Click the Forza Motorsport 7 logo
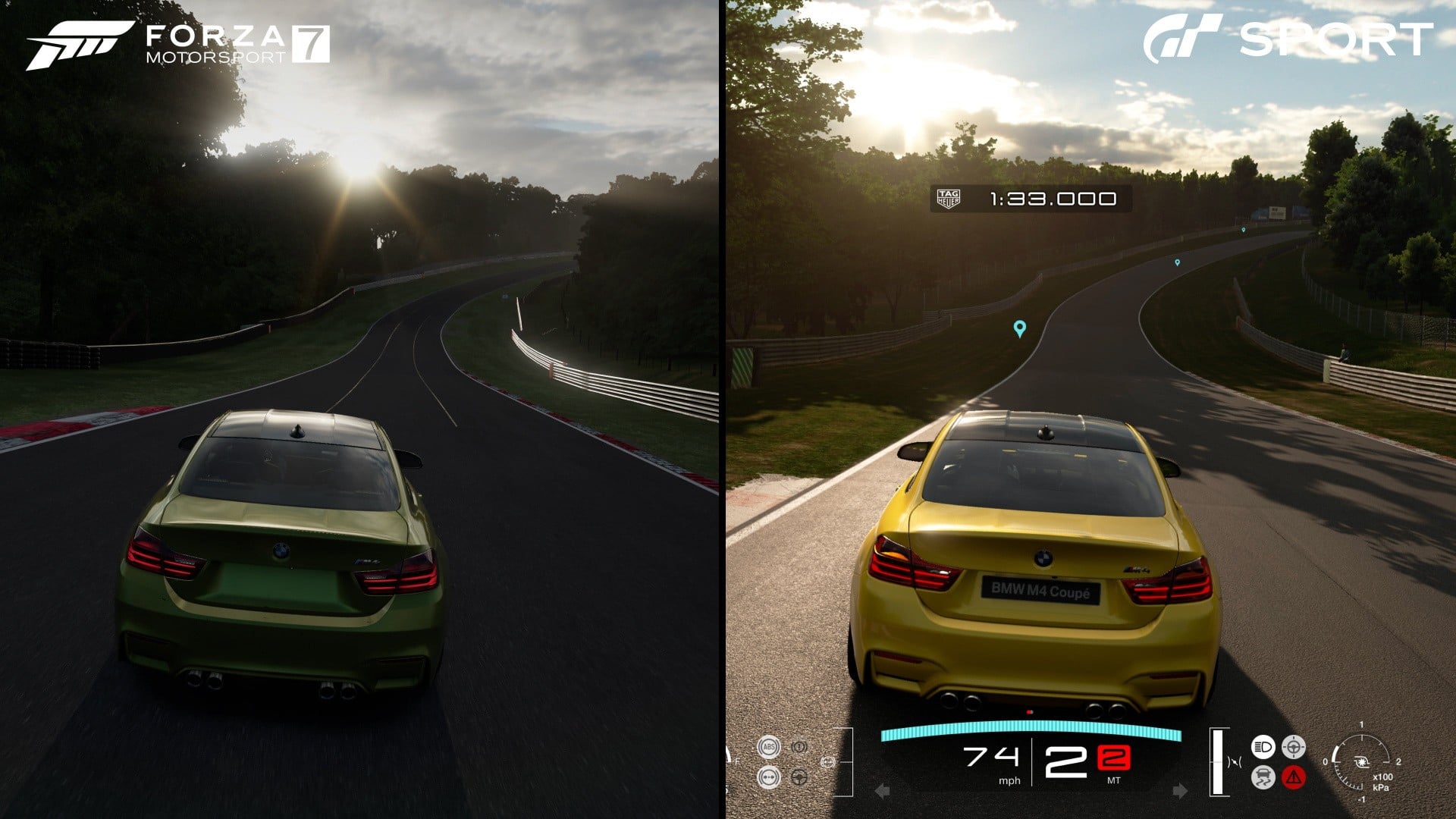The height and width of the screenshot is (819, 1456). point(178,44)
